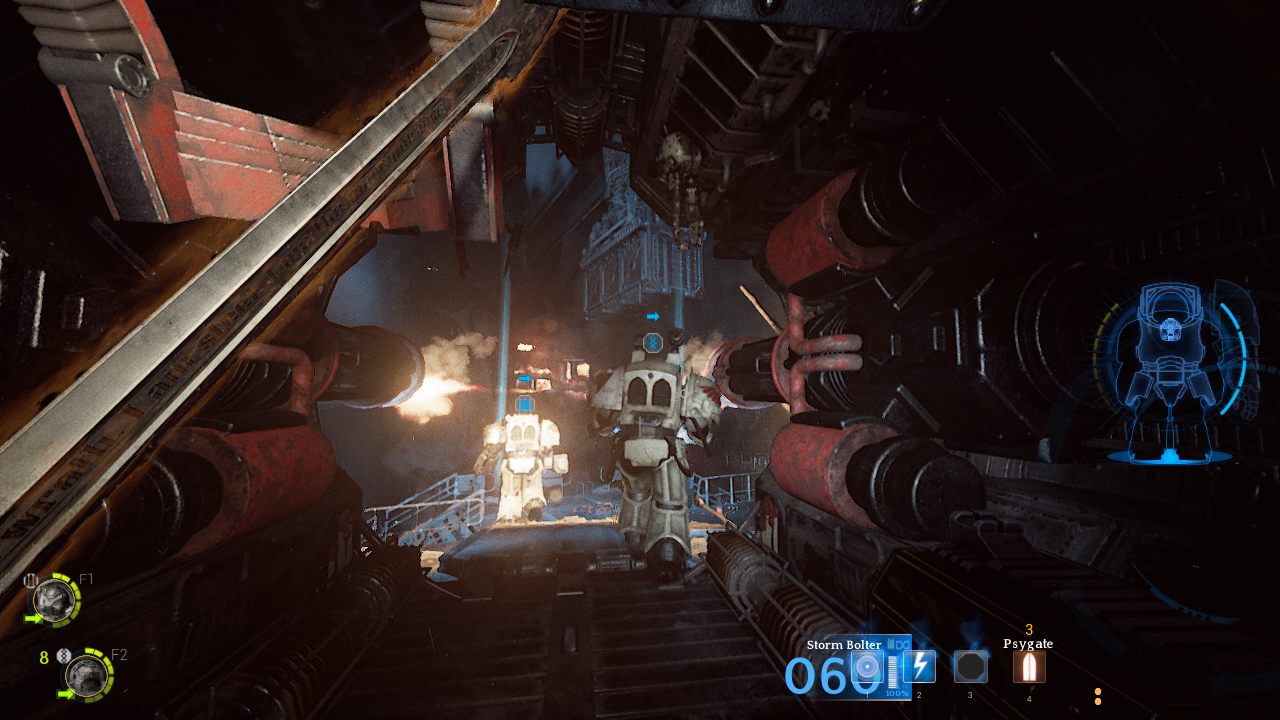Click the melee order icon beside F1 portrait
The width and height of the screenshot is (1280, 720).
pos(30,580)
